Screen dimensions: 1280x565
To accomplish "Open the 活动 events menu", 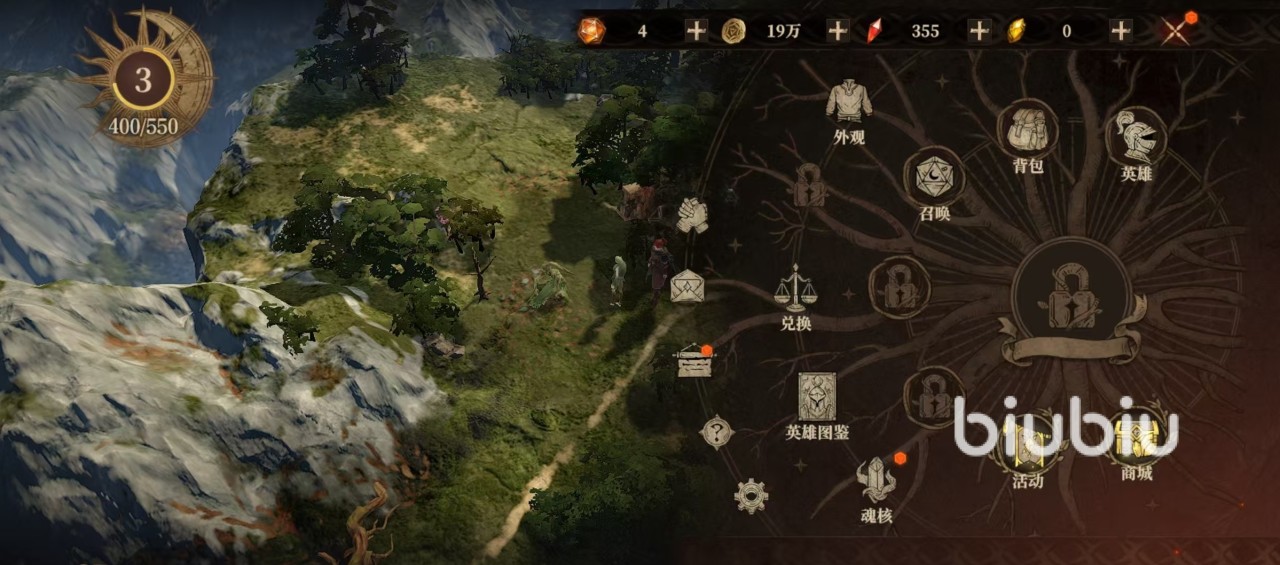I will [x=1027, y=443].
